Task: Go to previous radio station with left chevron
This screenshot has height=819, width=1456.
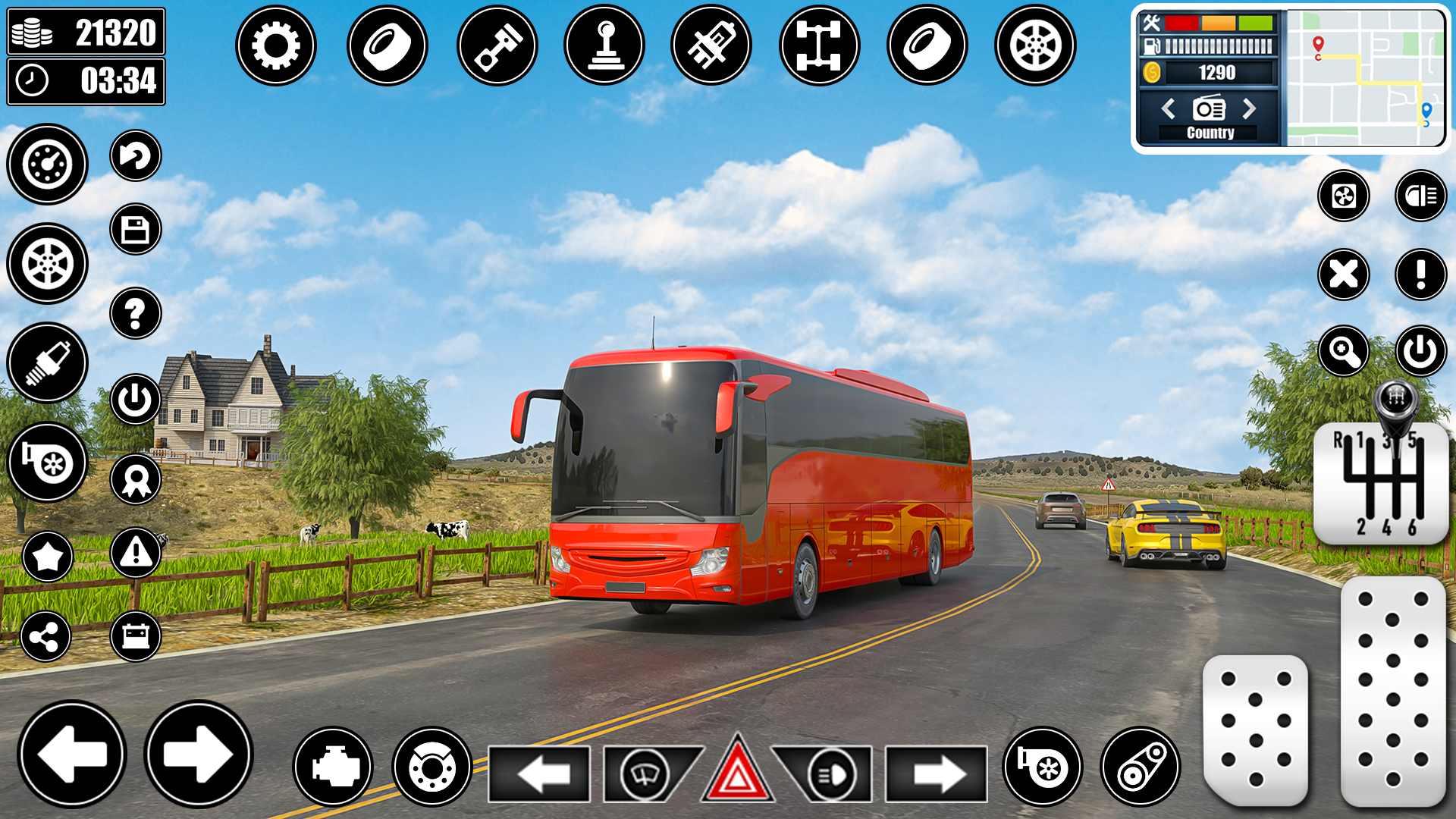Action: click(1168, 108)
